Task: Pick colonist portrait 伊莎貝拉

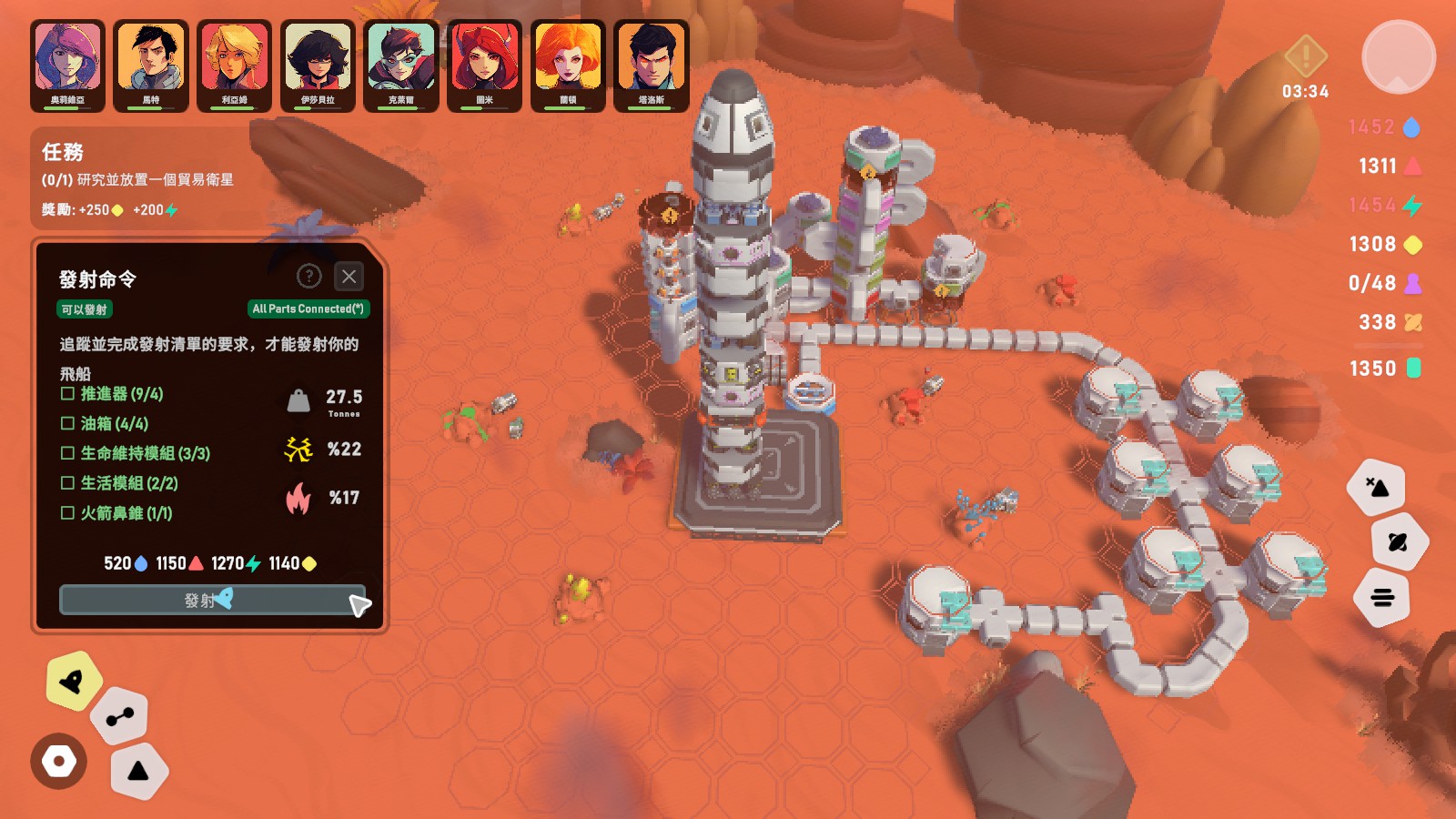Action: coord(318,66)
